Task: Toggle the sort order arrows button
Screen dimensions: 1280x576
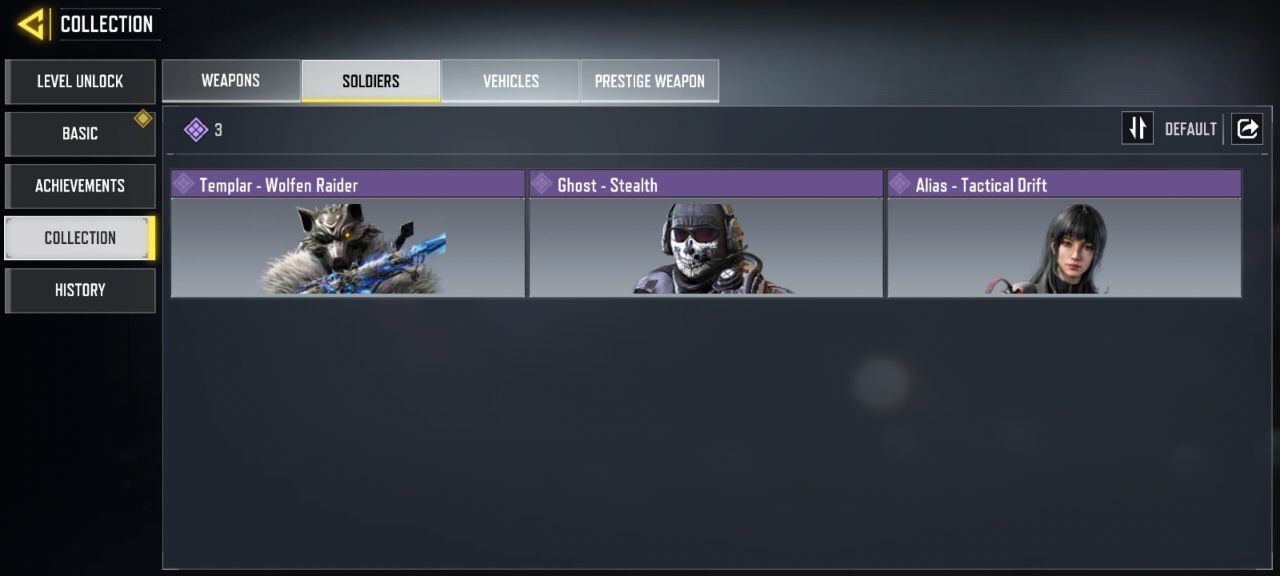Action: coord(1137,128)
